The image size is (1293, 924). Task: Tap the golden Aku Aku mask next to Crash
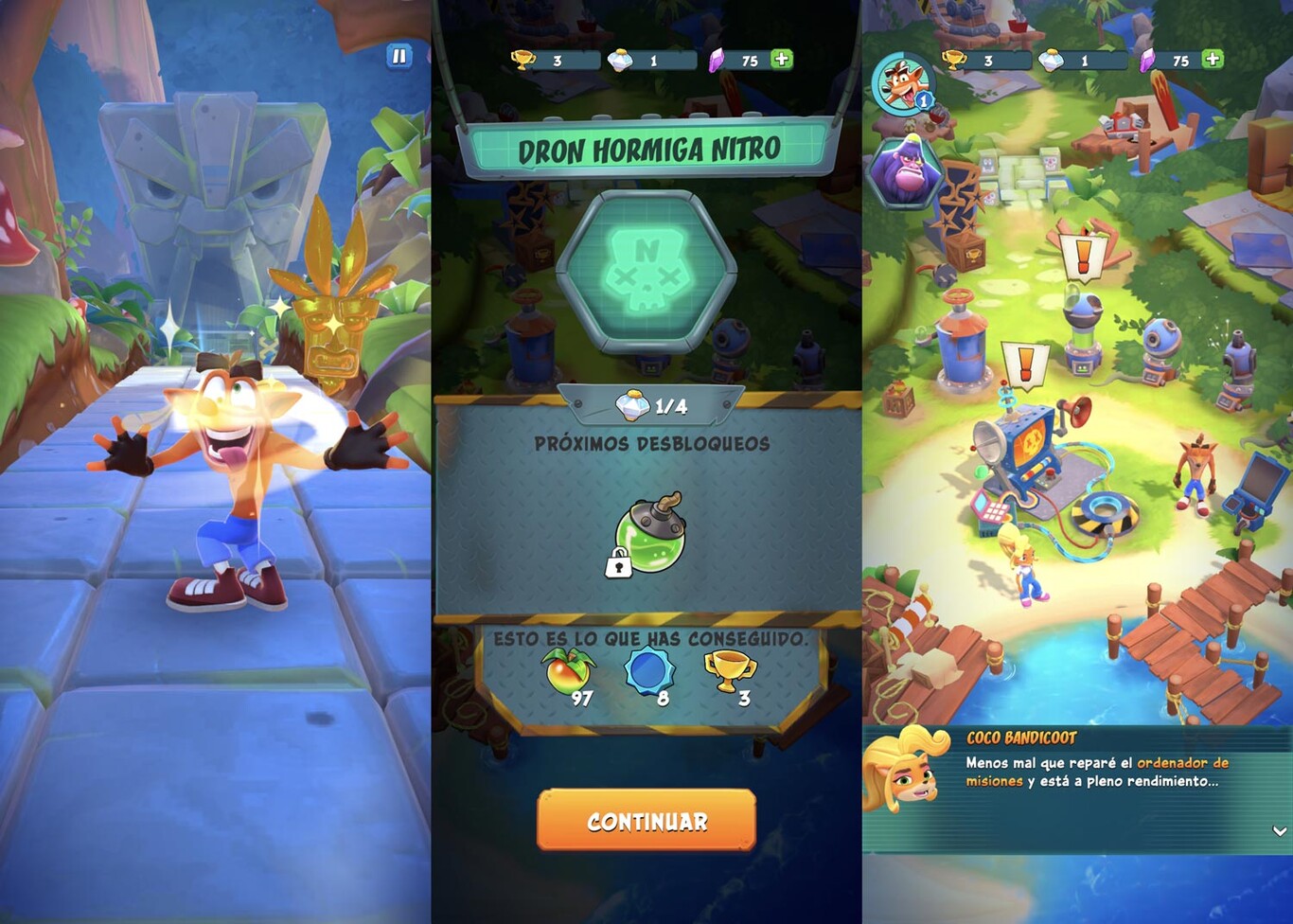pos(330,329)
